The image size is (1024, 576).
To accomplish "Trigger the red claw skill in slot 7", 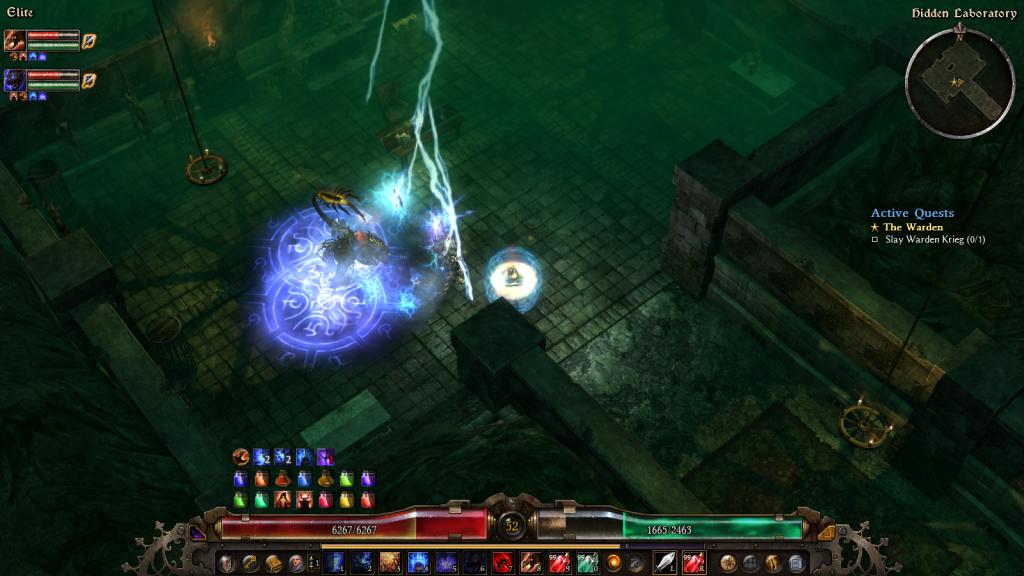I will [503, 562].
